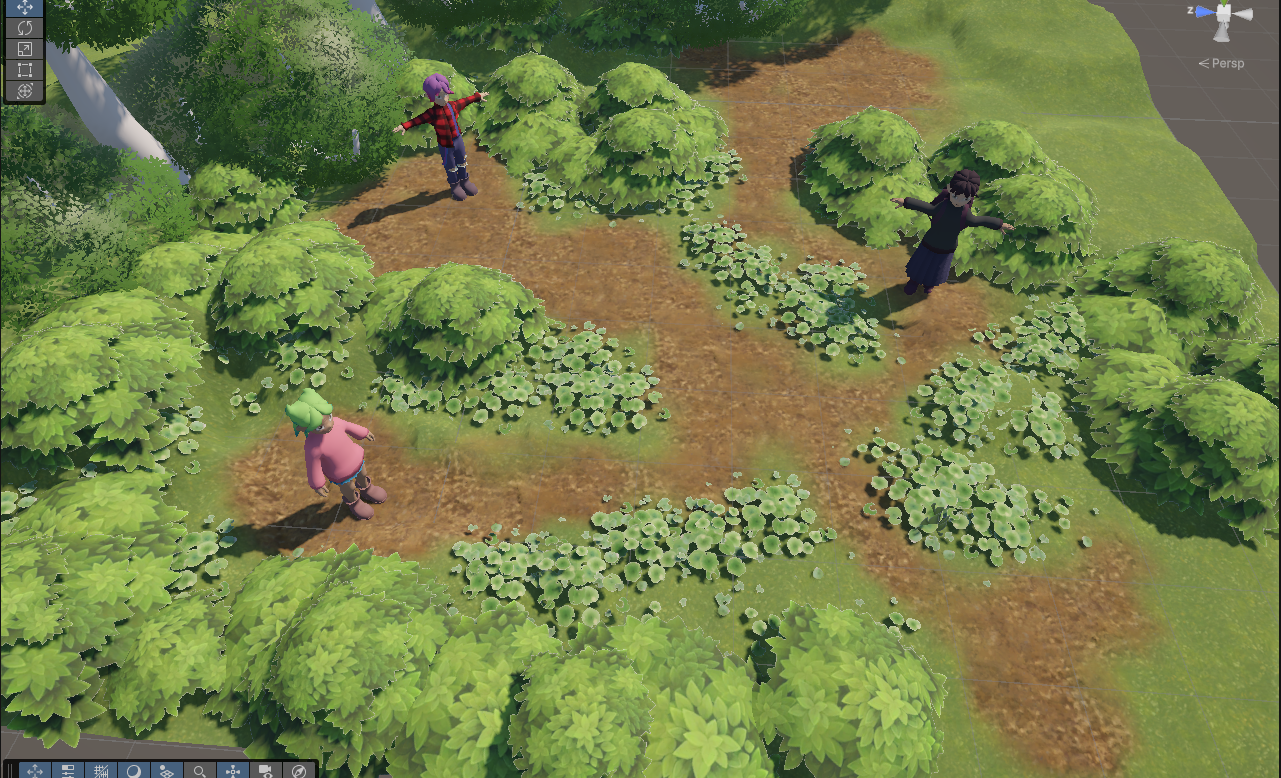Click the scene camera icon in the bottom toolbar
Image resolution: width=1281 pixels, height=778 pixels.
pyautogui.click(x=266, y=771)
